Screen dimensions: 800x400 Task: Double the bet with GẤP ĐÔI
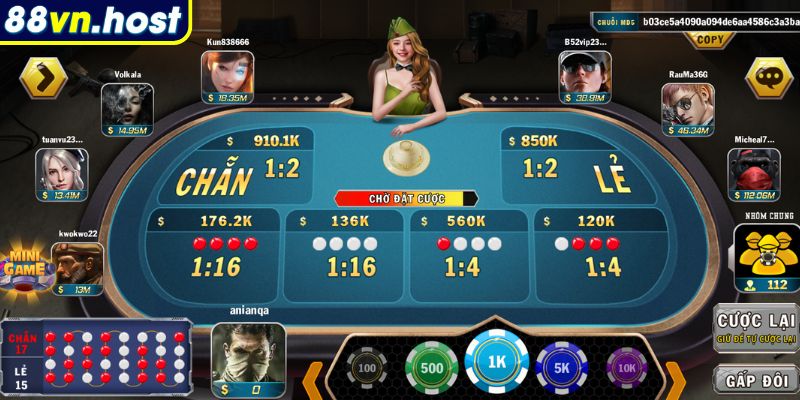(755, 379)
